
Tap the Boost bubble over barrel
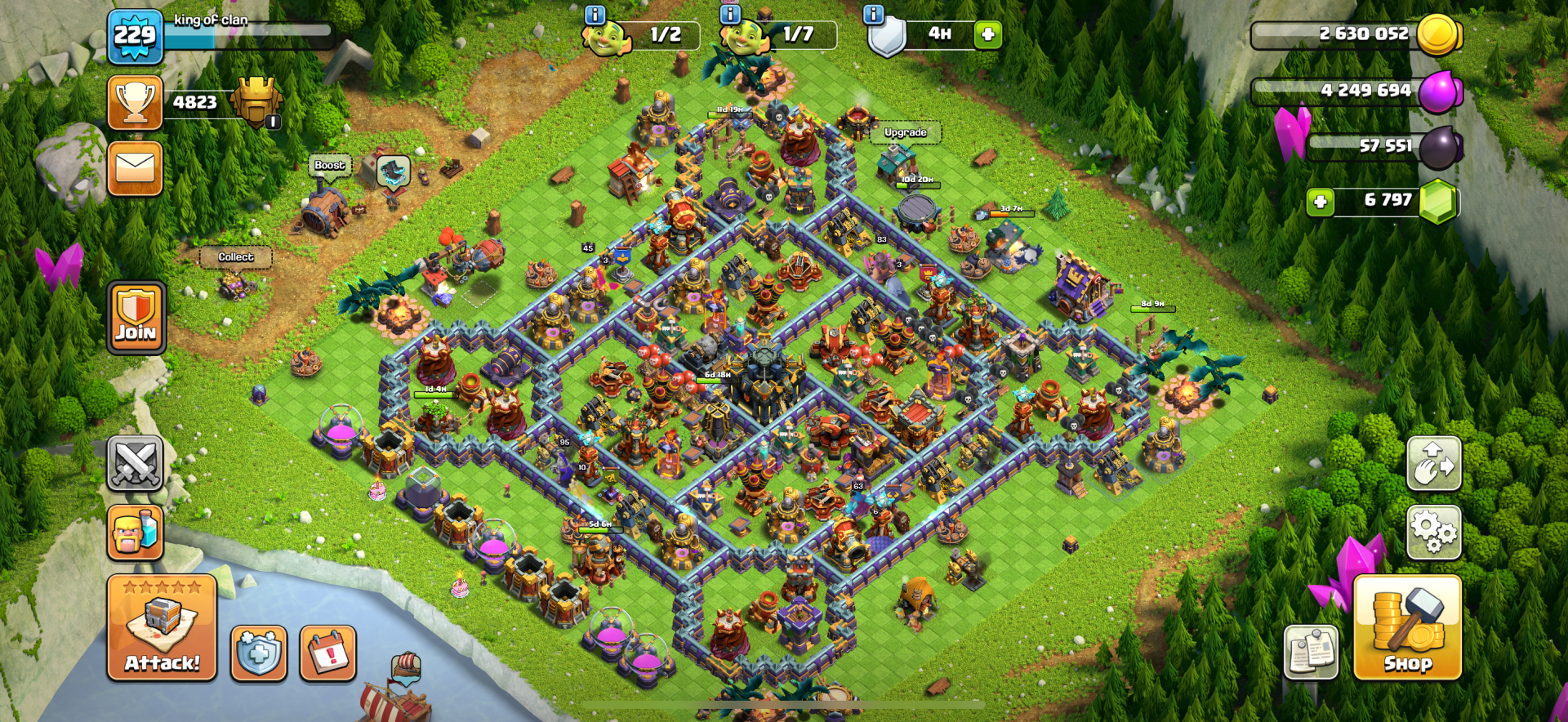[x=329, y=166]
